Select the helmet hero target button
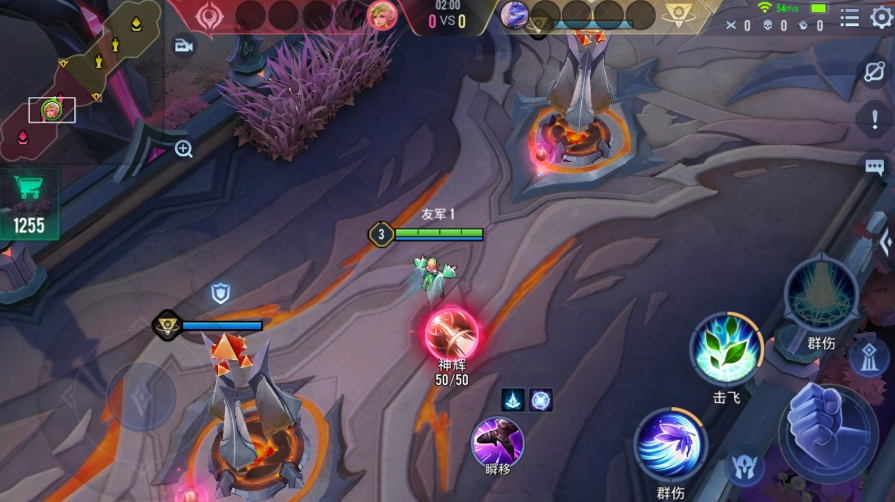 (x=745, y=466)
